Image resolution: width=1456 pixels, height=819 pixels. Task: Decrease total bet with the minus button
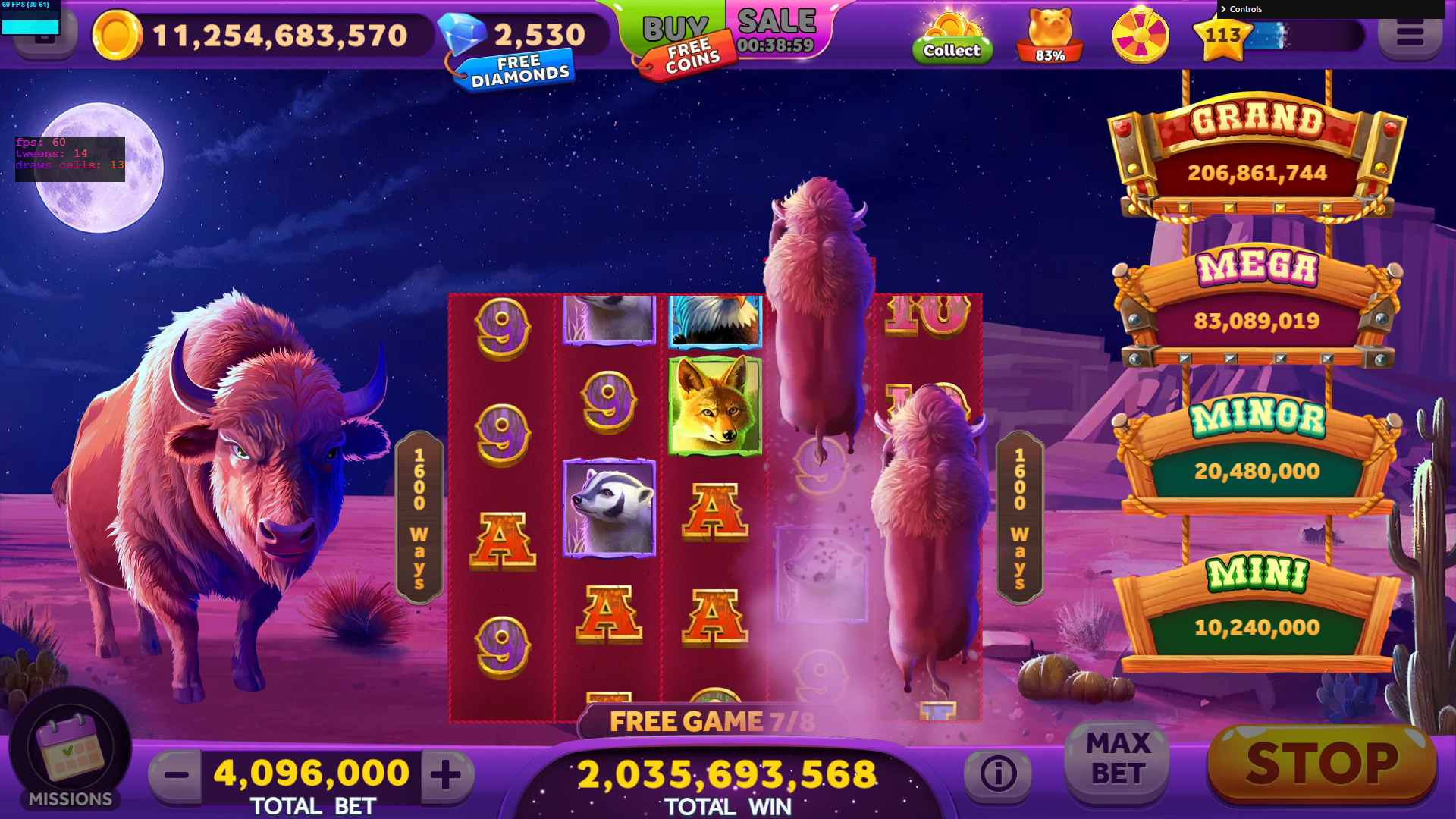click(x=176, y=774)
